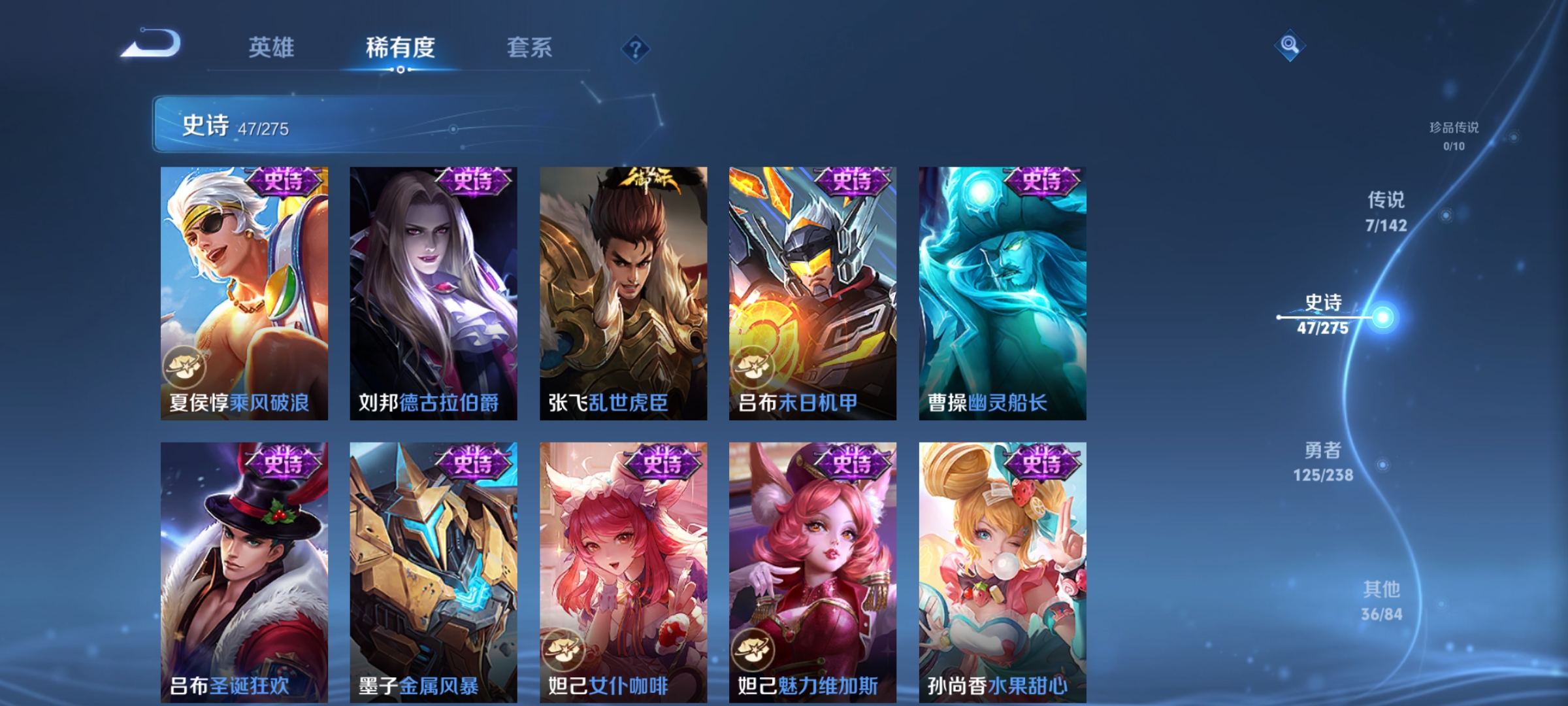Click the star badge on 夏侯惇乘风破浪 card
1568x706 pixels.
pyautogui.click(x=184, y=366)
